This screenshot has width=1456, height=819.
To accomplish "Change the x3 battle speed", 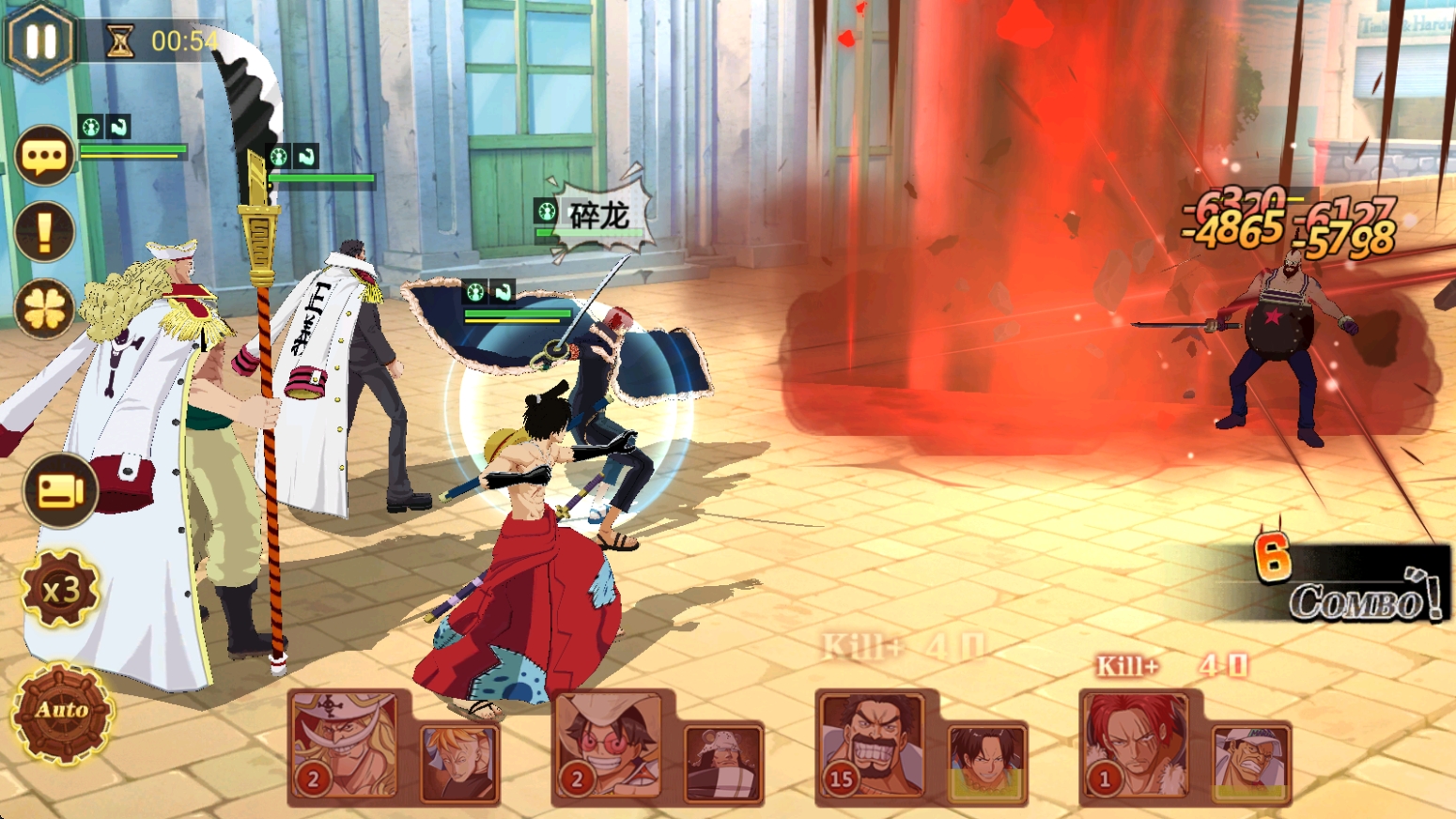I will [x=60, y=590].
